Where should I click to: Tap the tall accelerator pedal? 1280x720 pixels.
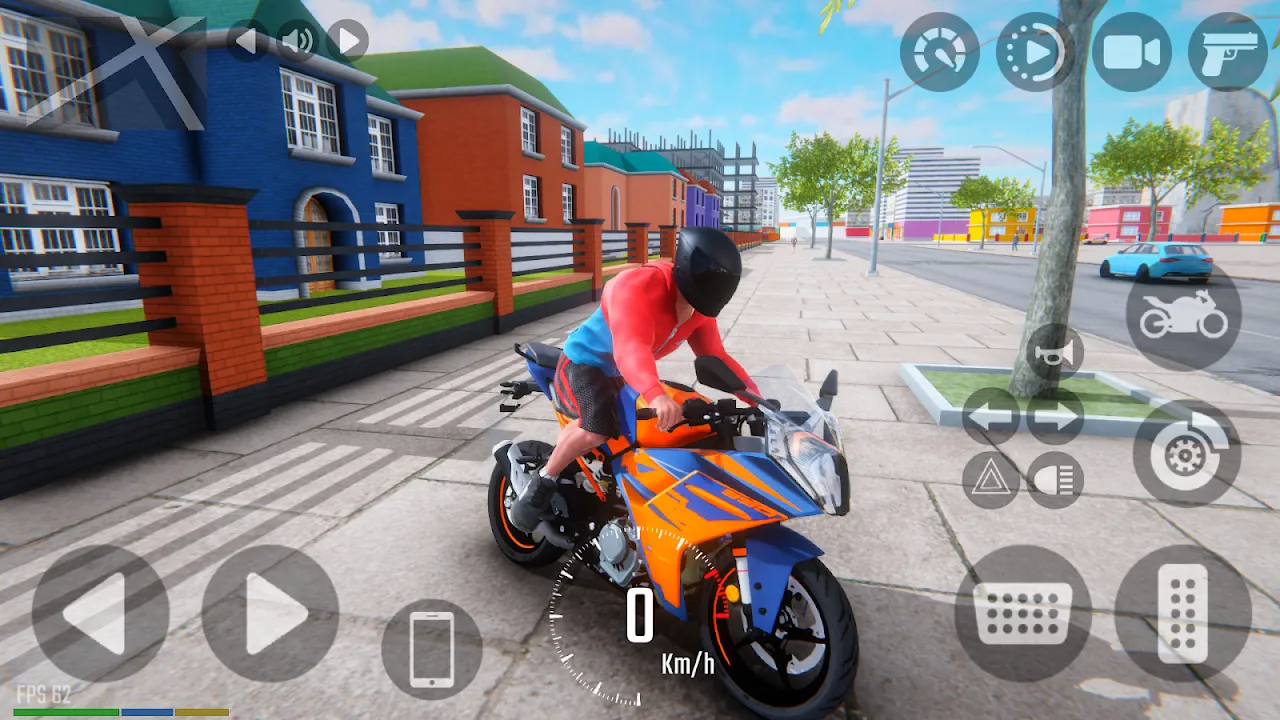1183,613
